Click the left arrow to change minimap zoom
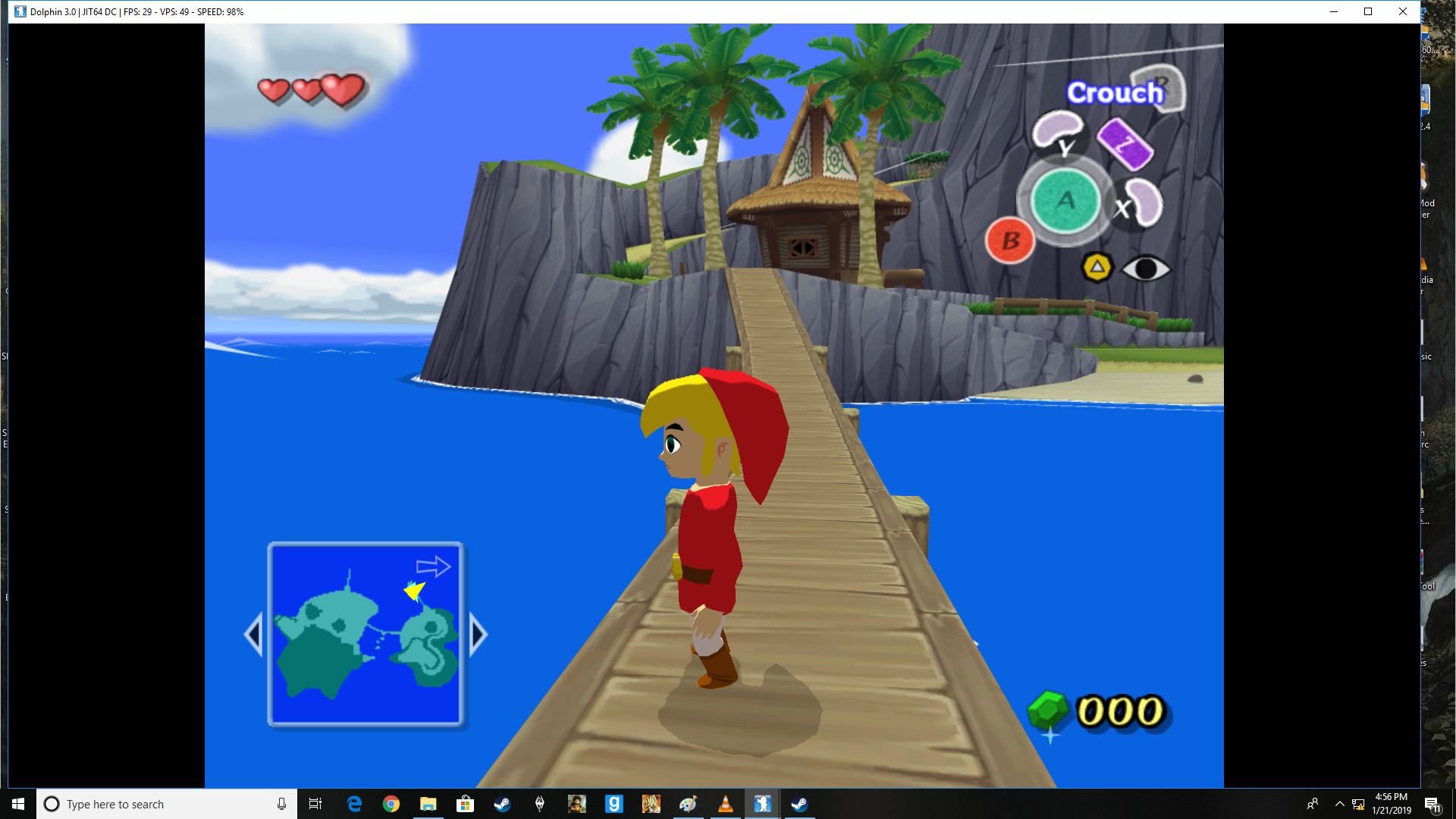The height and width of the screenshot is (819, 1456). pyautogui.click(x=253, y=634)
